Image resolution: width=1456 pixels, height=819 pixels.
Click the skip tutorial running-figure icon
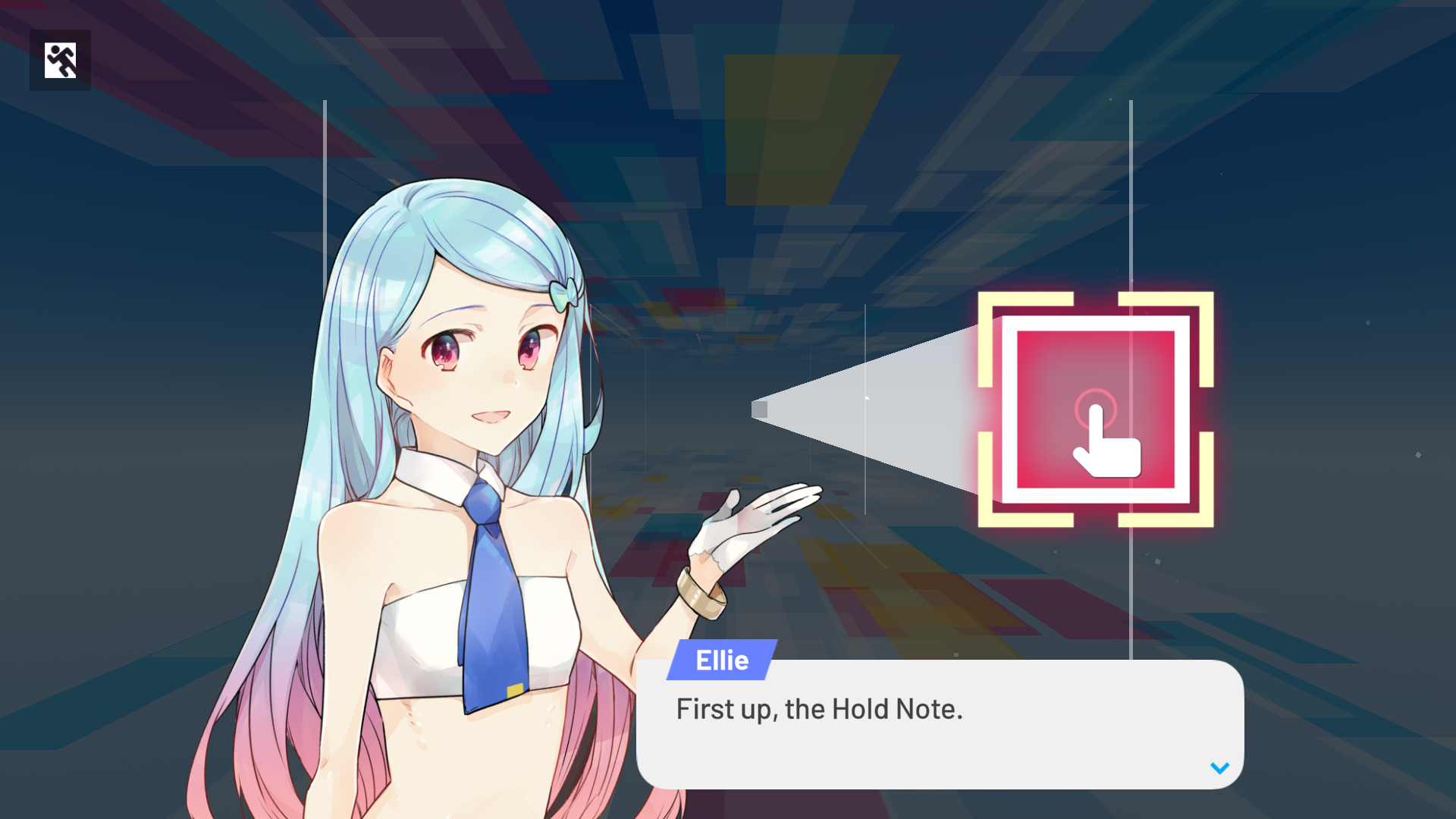(60, 60)
